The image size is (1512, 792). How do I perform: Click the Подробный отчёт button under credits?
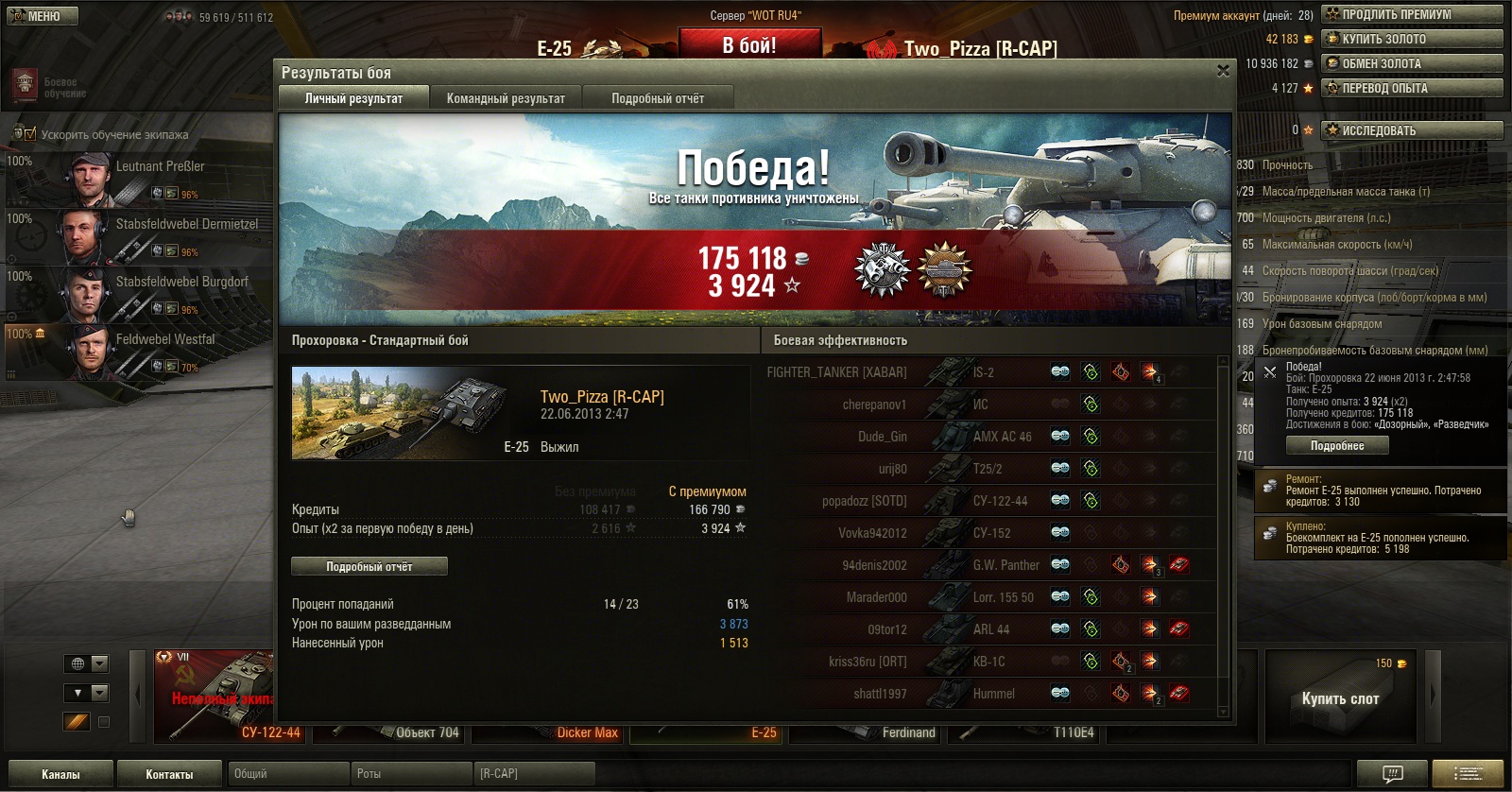[x=369, y=566]
